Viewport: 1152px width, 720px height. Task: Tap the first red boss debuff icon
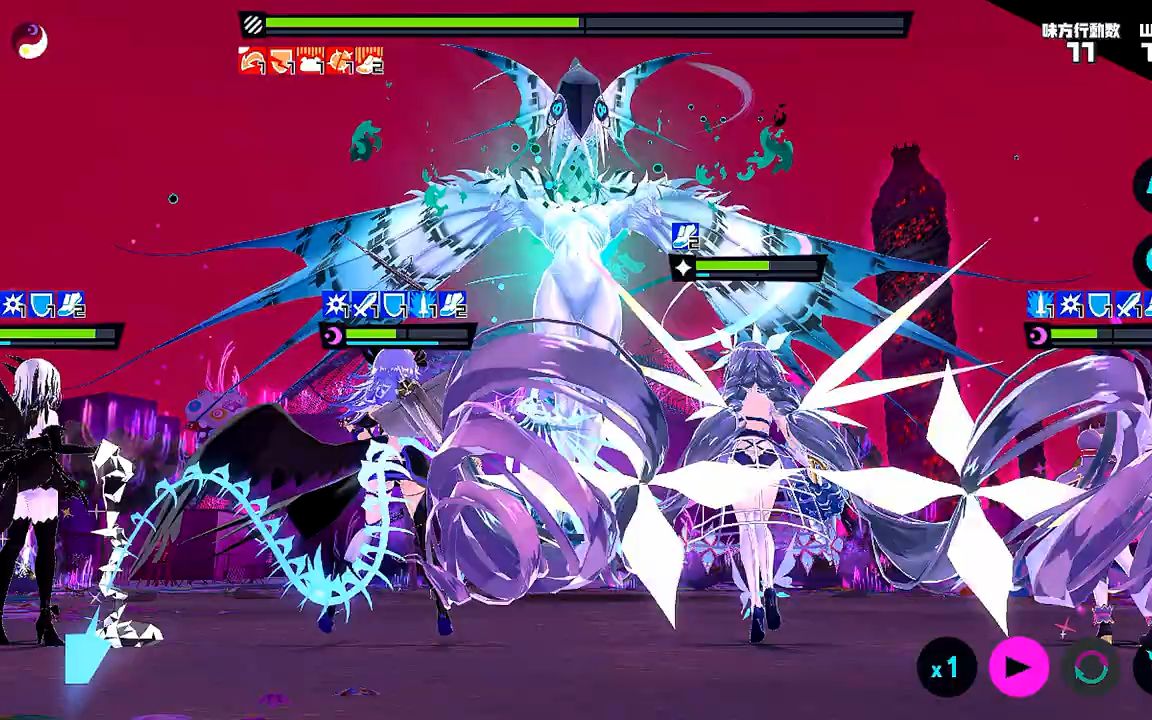tap(252, 62)
